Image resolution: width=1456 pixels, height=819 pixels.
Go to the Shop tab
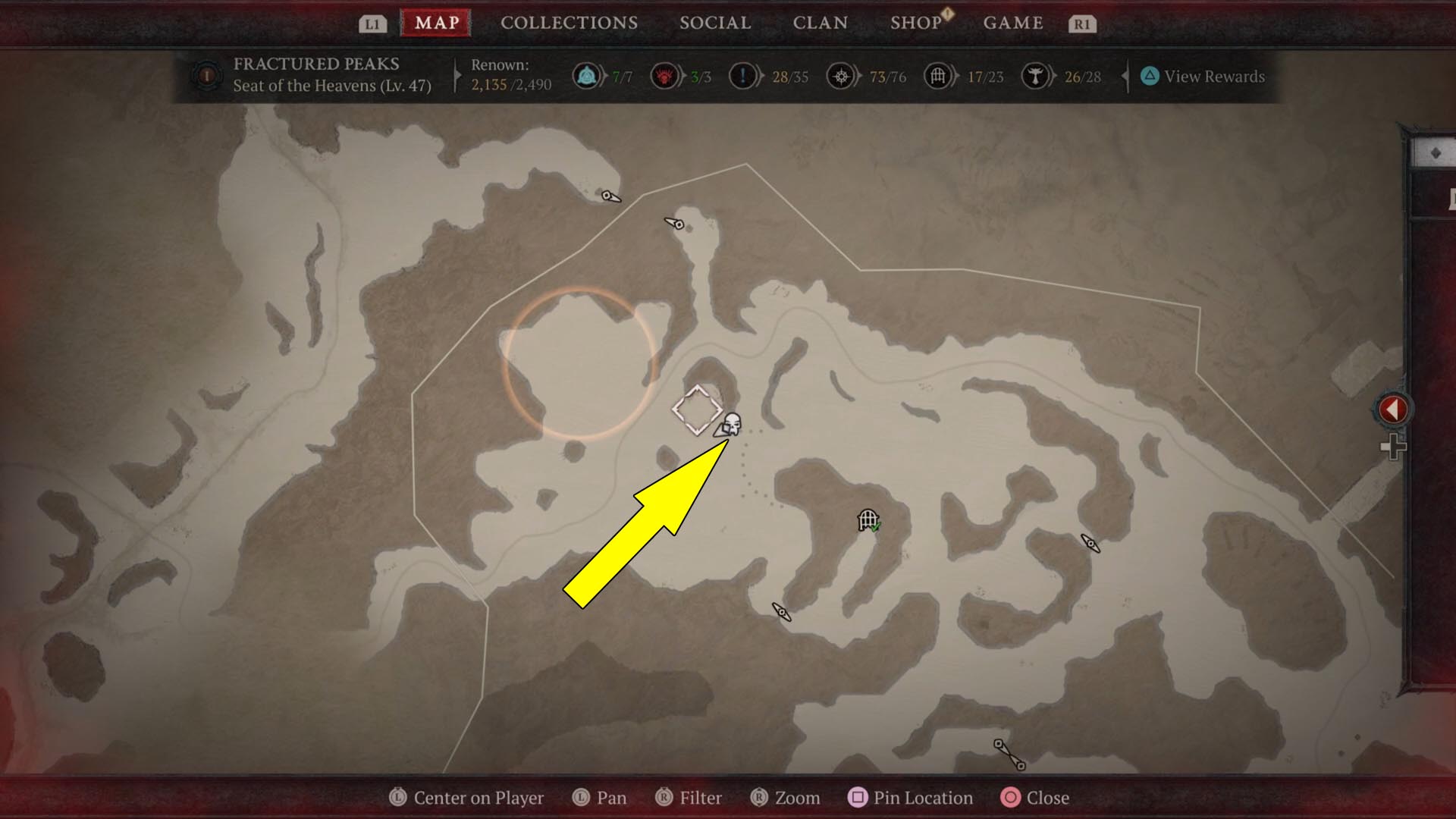coord(916,23)
